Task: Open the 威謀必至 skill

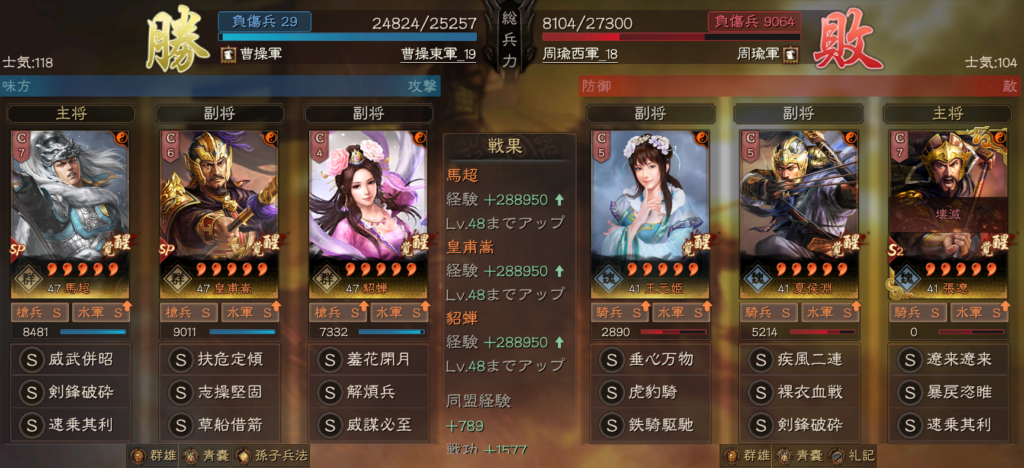Action: pyautogui.click(x=367, y=424)
